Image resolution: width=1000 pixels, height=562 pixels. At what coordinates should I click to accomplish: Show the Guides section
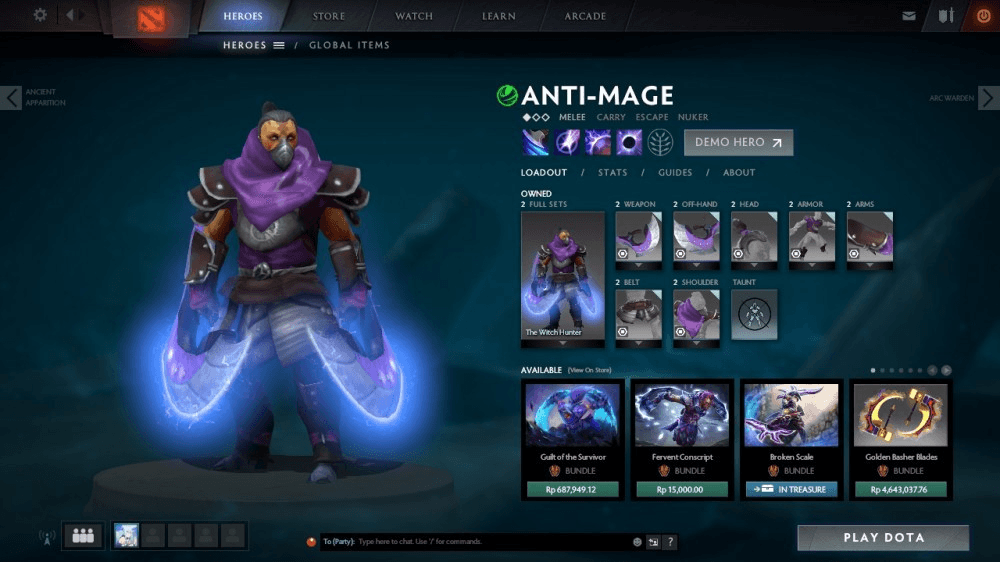tap(675, 173)
